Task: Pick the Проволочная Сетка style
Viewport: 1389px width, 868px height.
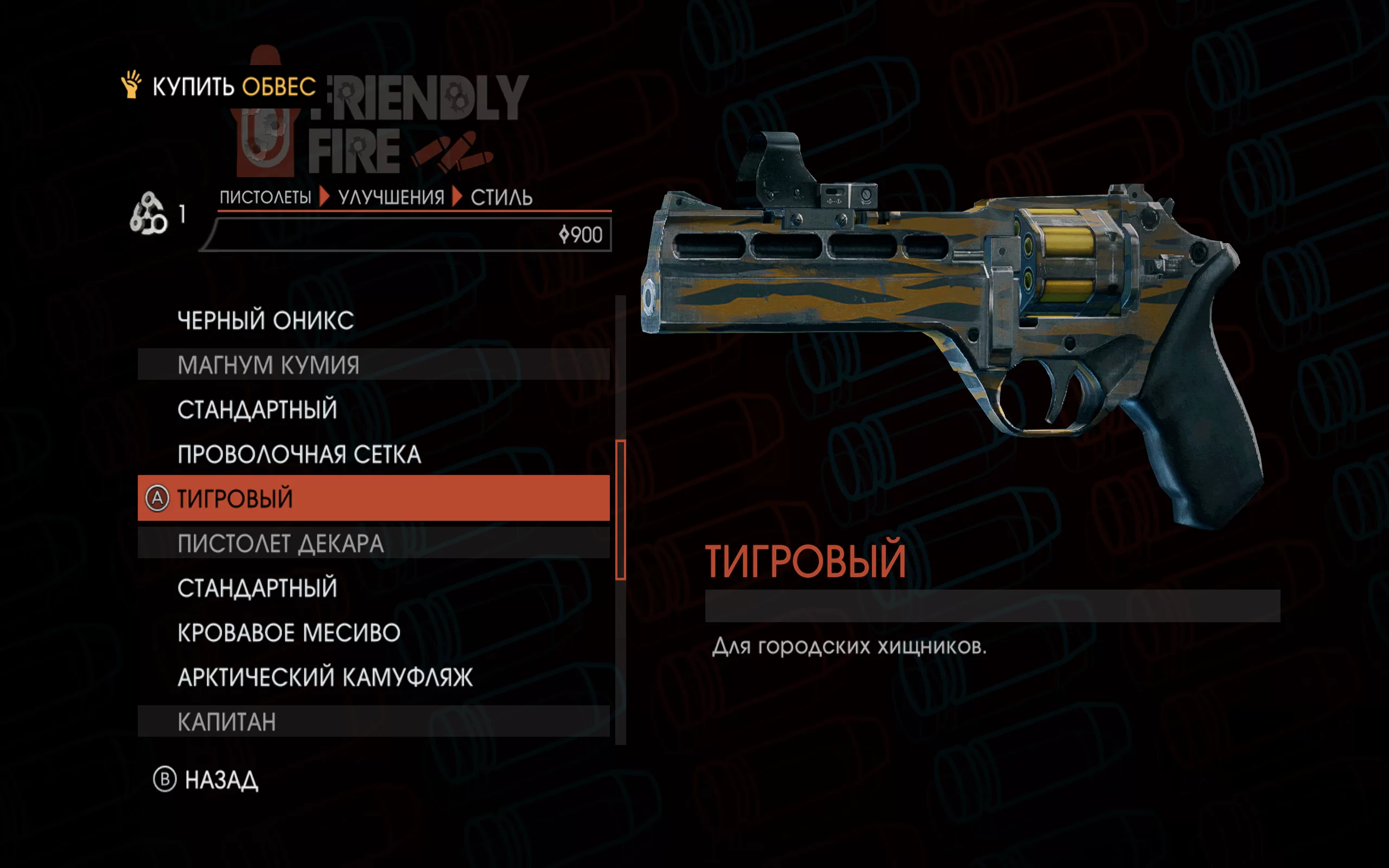Action: 299,455
